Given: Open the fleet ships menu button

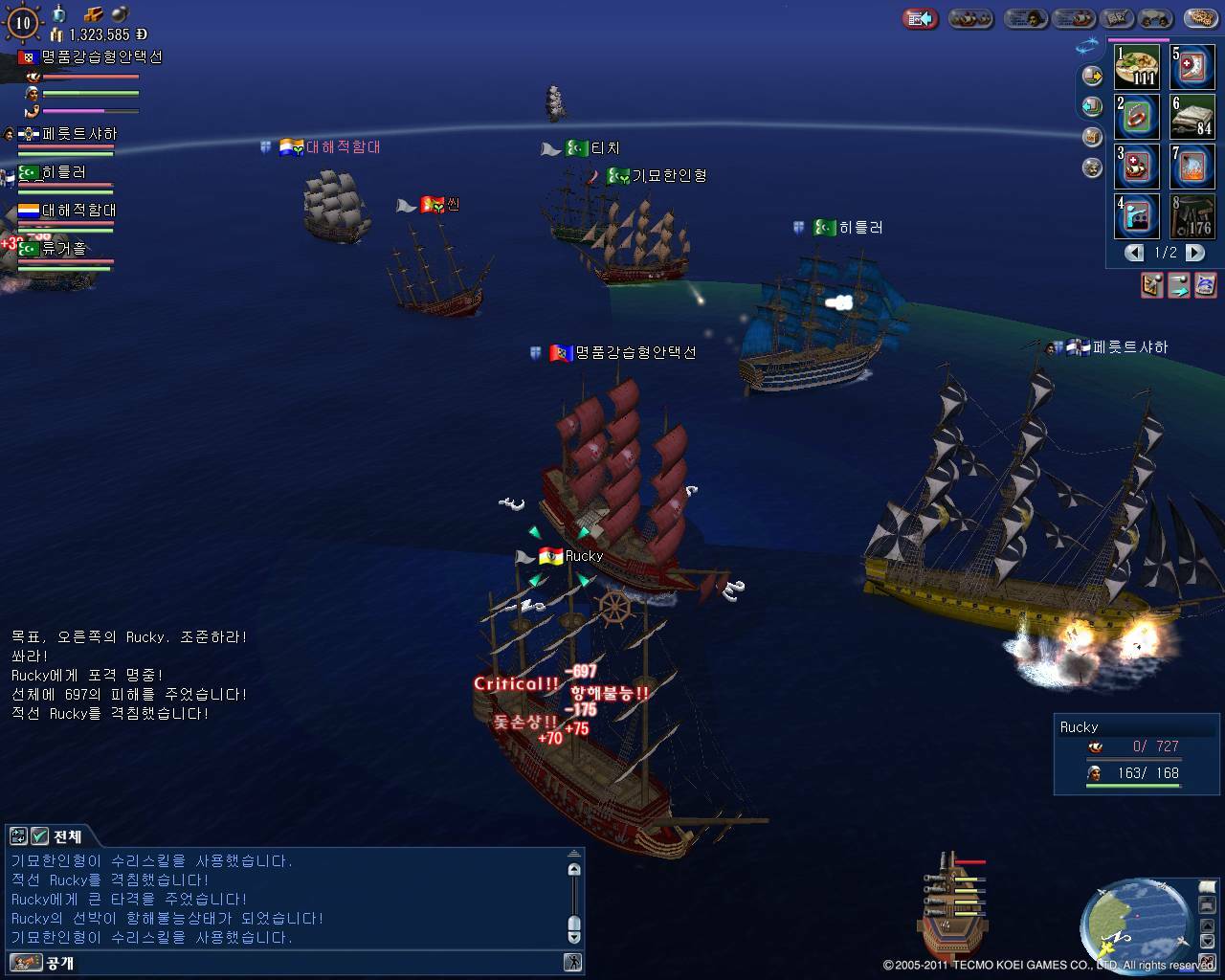Looking at the screenshot, I should (972, 18).
